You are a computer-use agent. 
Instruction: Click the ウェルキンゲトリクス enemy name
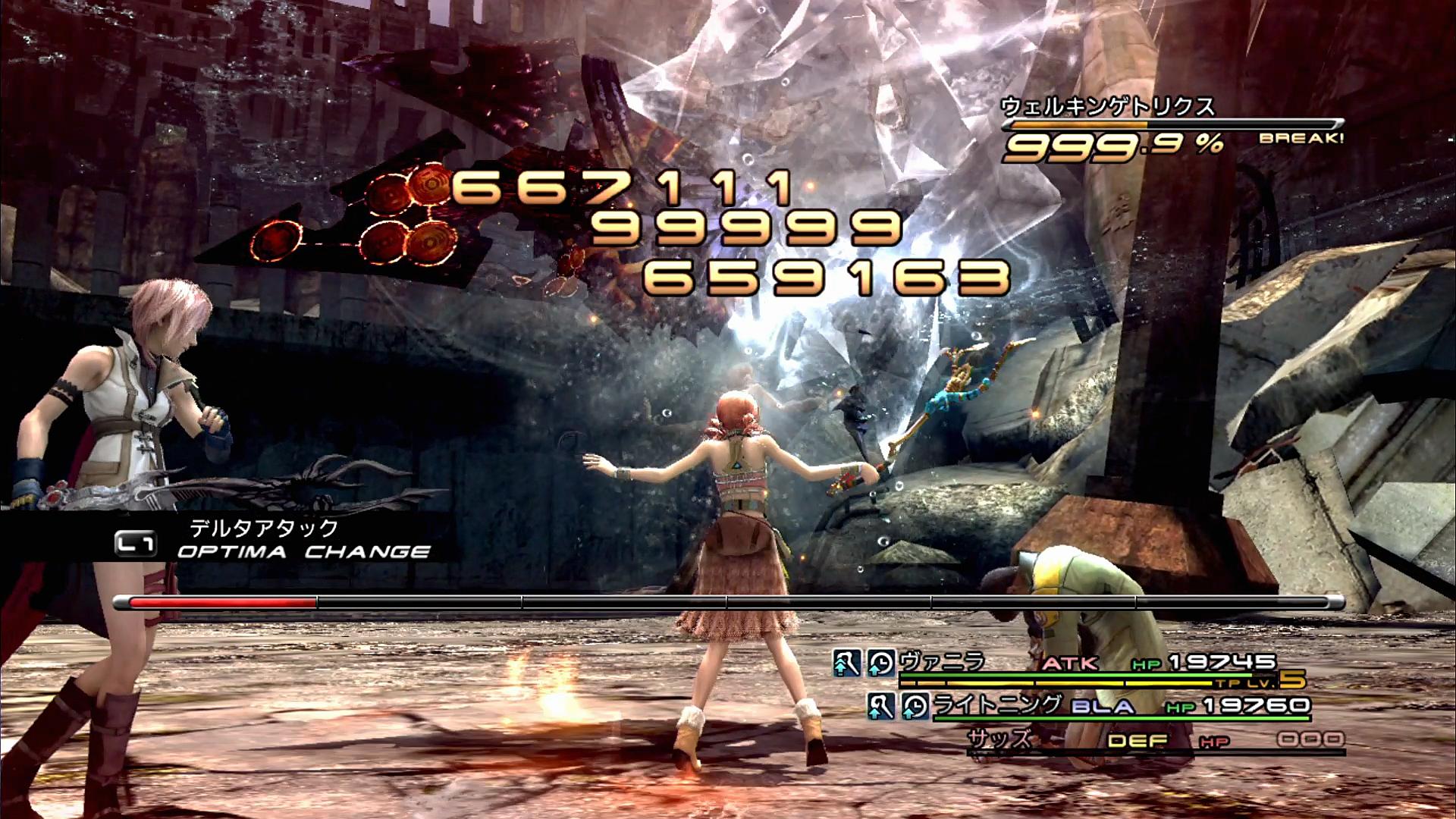point(1107,107)
